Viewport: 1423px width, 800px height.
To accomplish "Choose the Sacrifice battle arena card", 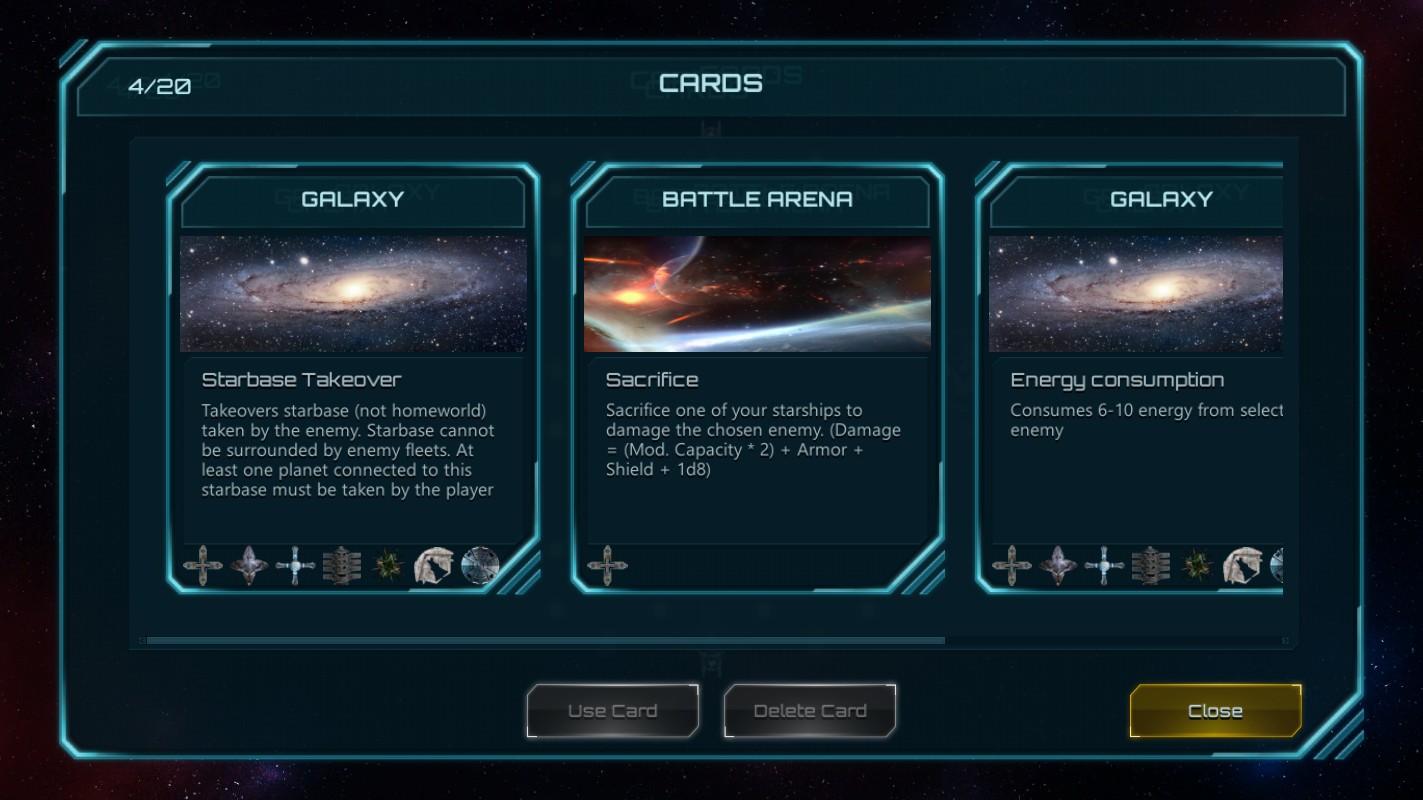I will point(757,380).
